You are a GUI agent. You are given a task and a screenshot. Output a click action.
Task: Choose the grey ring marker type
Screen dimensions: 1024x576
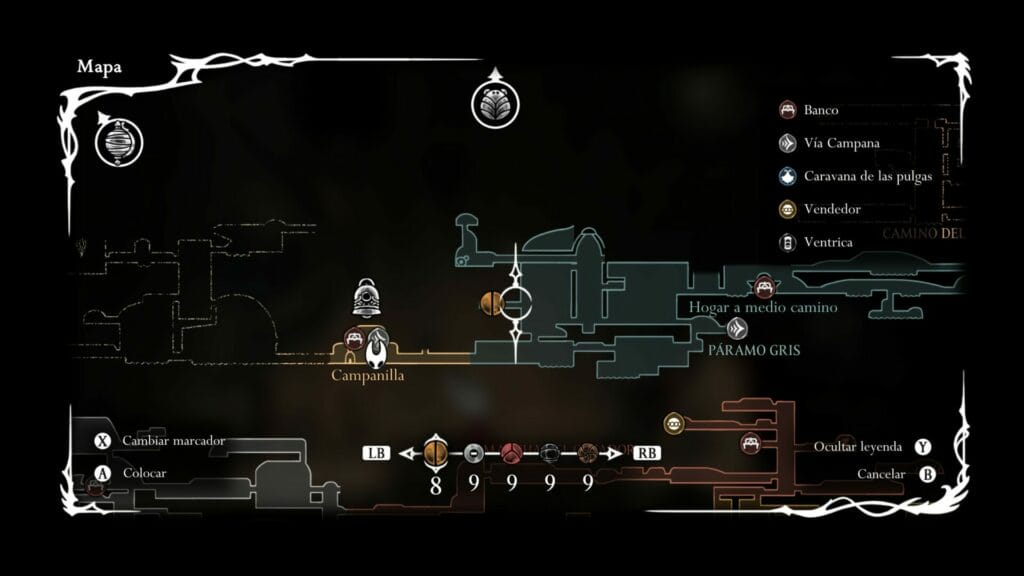coord(474,453)
